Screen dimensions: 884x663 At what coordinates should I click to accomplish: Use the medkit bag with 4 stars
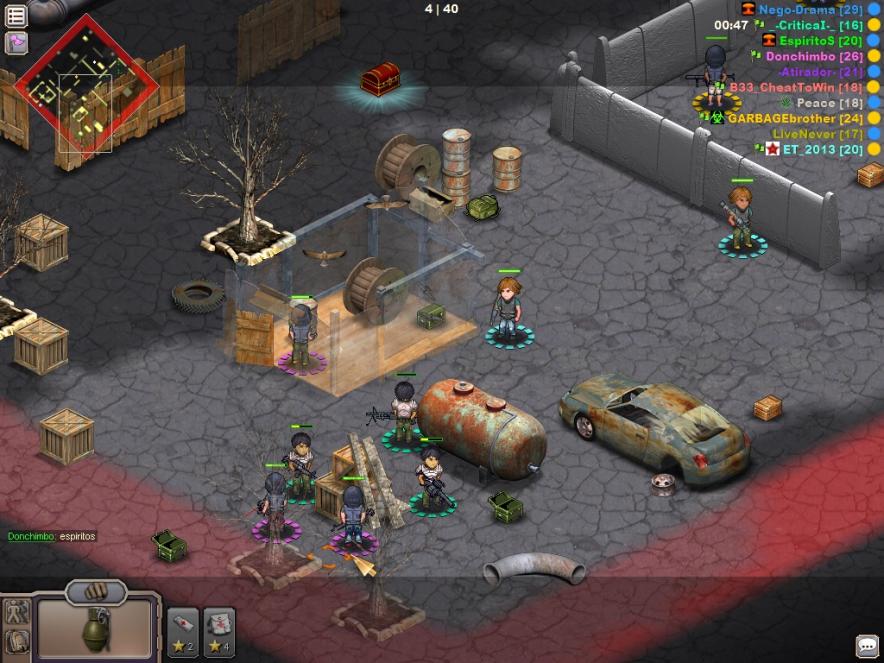coord(219,631)
